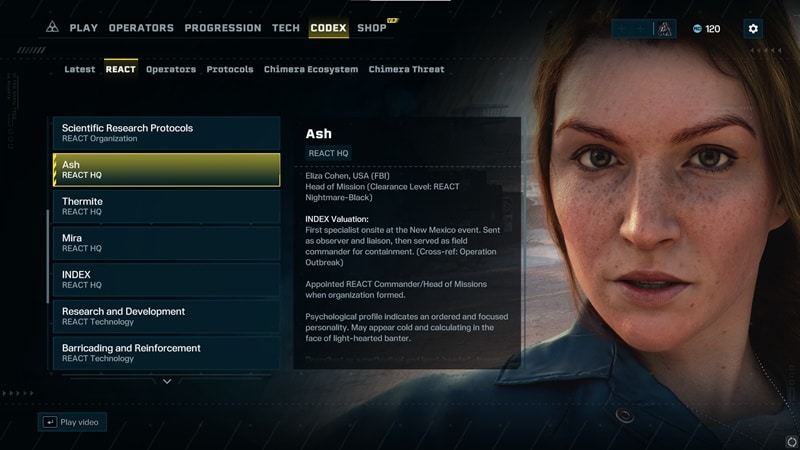Viewport: 800px width, 450px height.
Task: Open settings with the gear icon
Action: click(753, 29)
